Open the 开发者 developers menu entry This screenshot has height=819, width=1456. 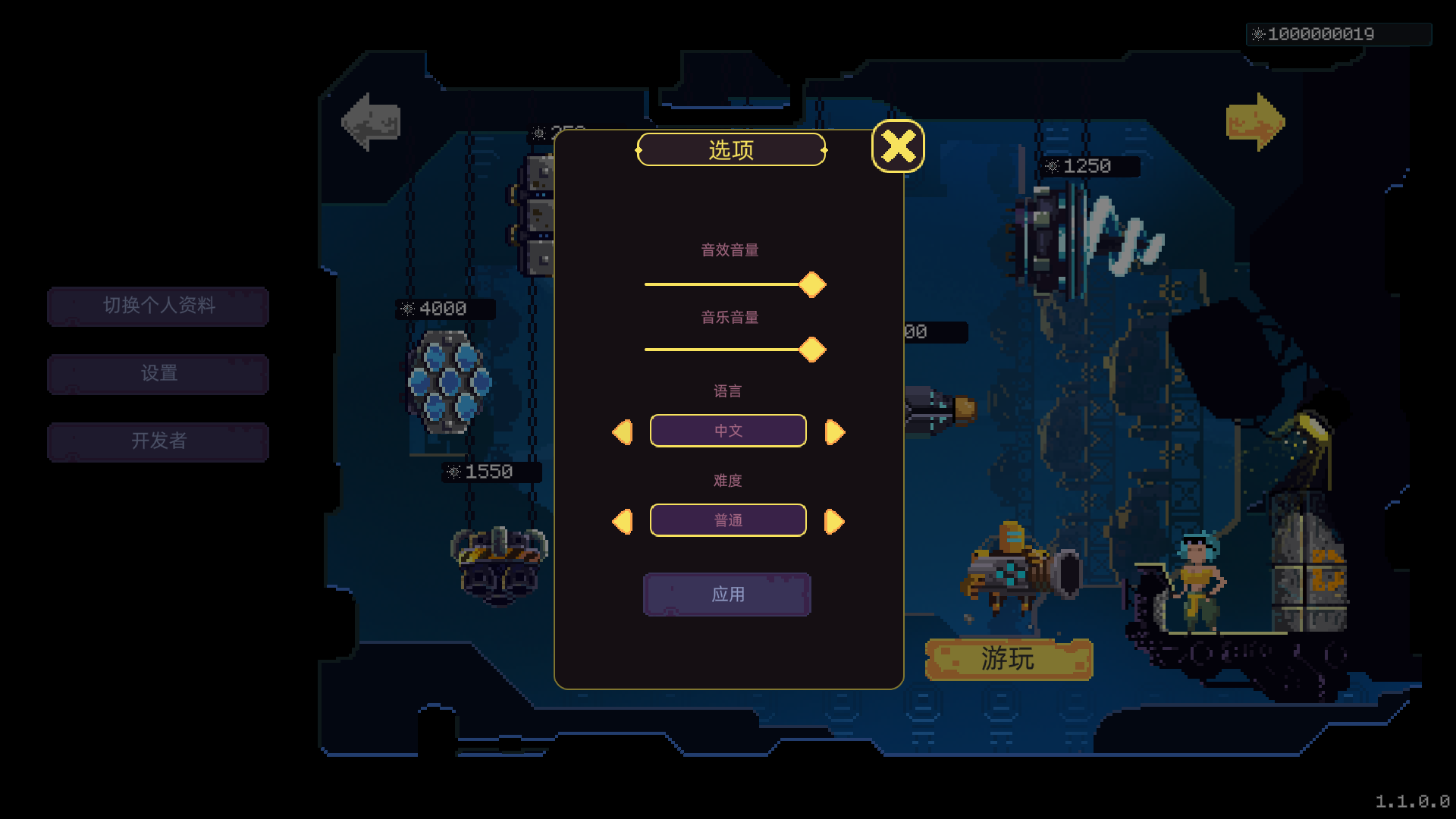(158, 441)
